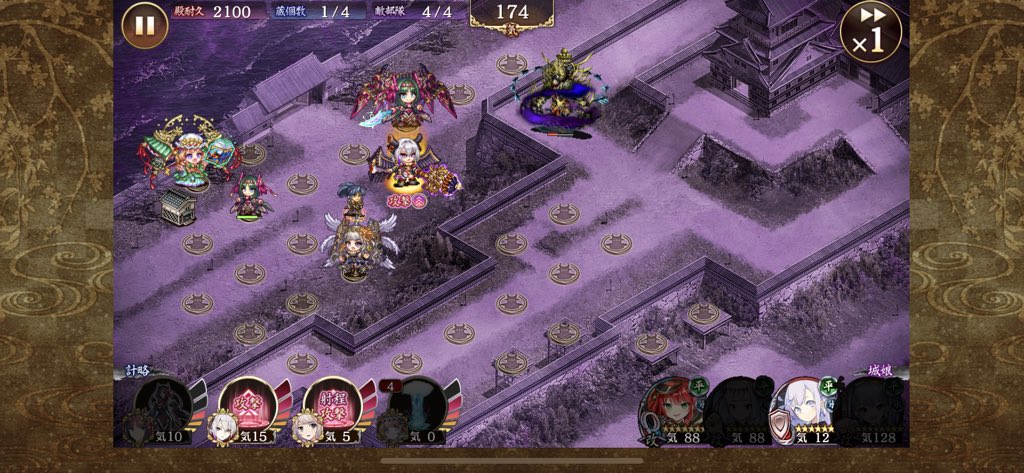Toggle the x1 fast-forward speed

[x=870, y=32]
